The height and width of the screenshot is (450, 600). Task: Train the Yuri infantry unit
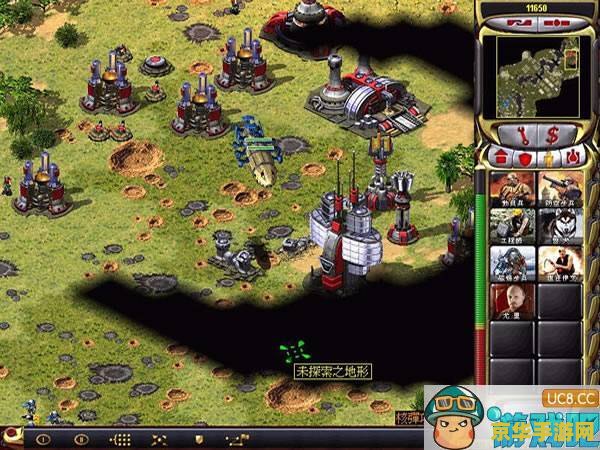pos(511,300)
